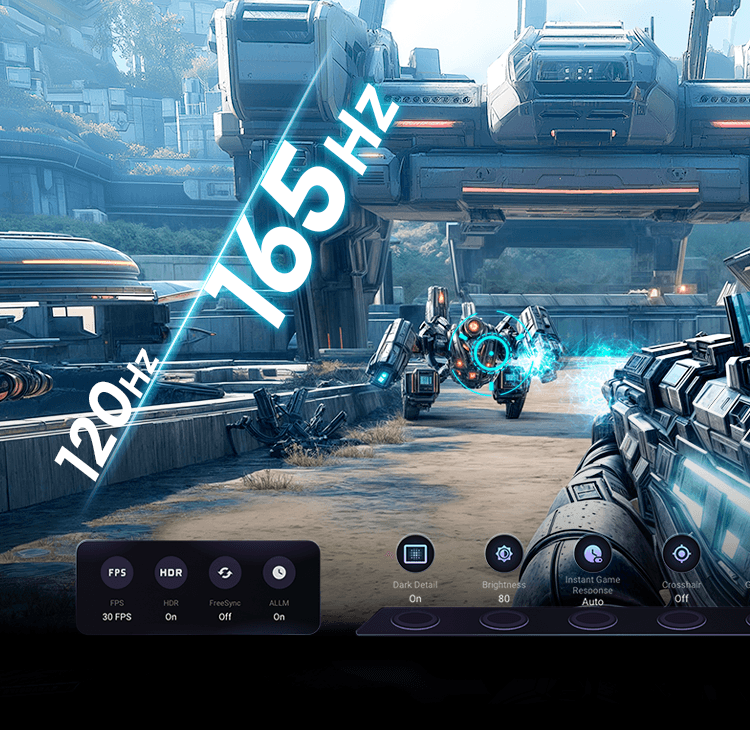This screenshot has width=750, height=730.
Task: Select the Instant Game Response icon
Action: [x=593, y=553]
